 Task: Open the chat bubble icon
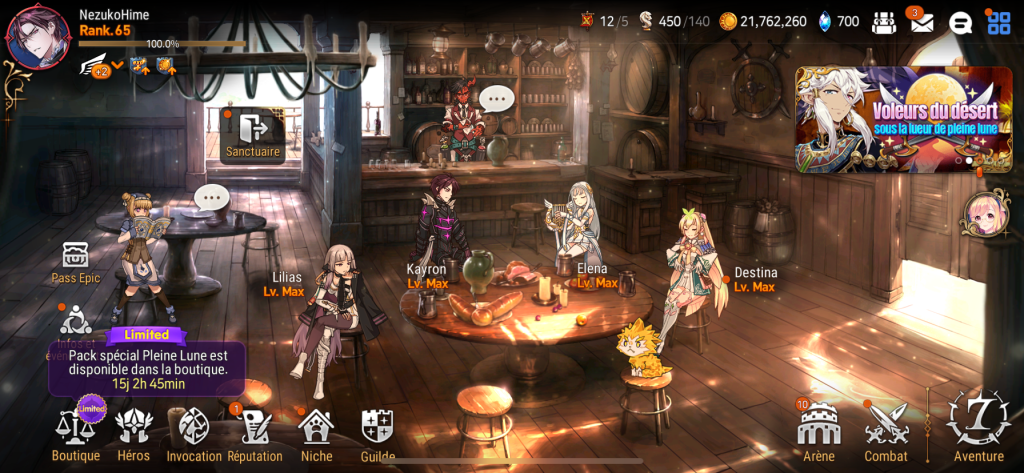[960, 22]
